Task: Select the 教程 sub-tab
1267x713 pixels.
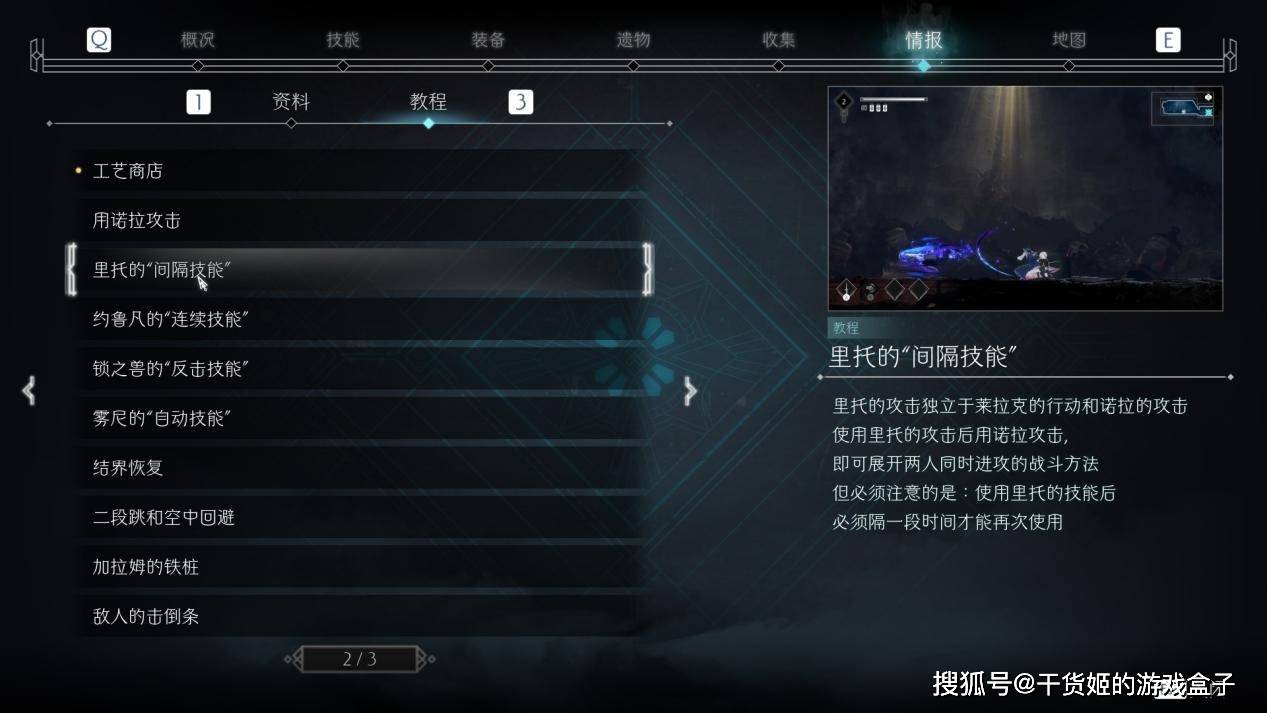Action: [x=428, y=102]
